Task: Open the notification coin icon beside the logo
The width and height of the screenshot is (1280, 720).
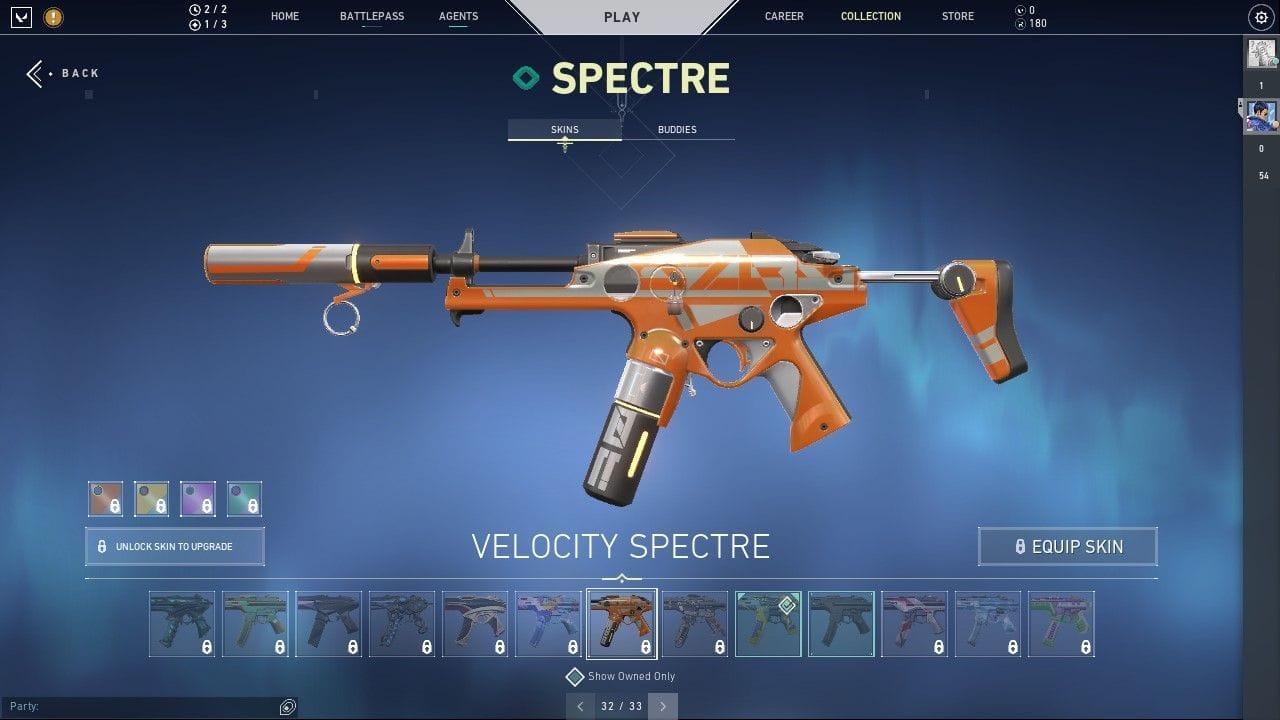Action: tap(53, 17)
